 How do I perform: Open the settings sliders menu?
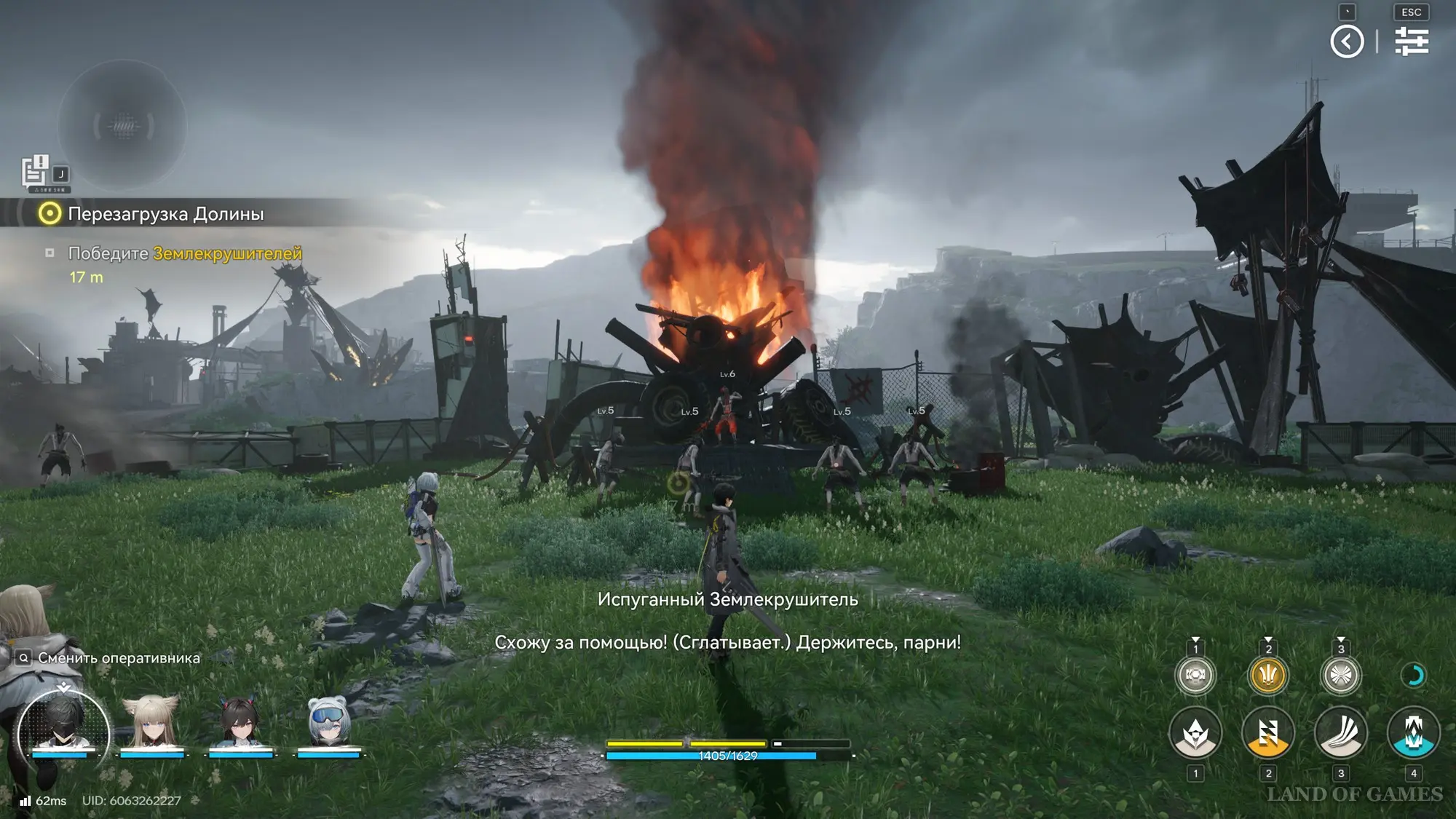click(x=1411, y=41)
